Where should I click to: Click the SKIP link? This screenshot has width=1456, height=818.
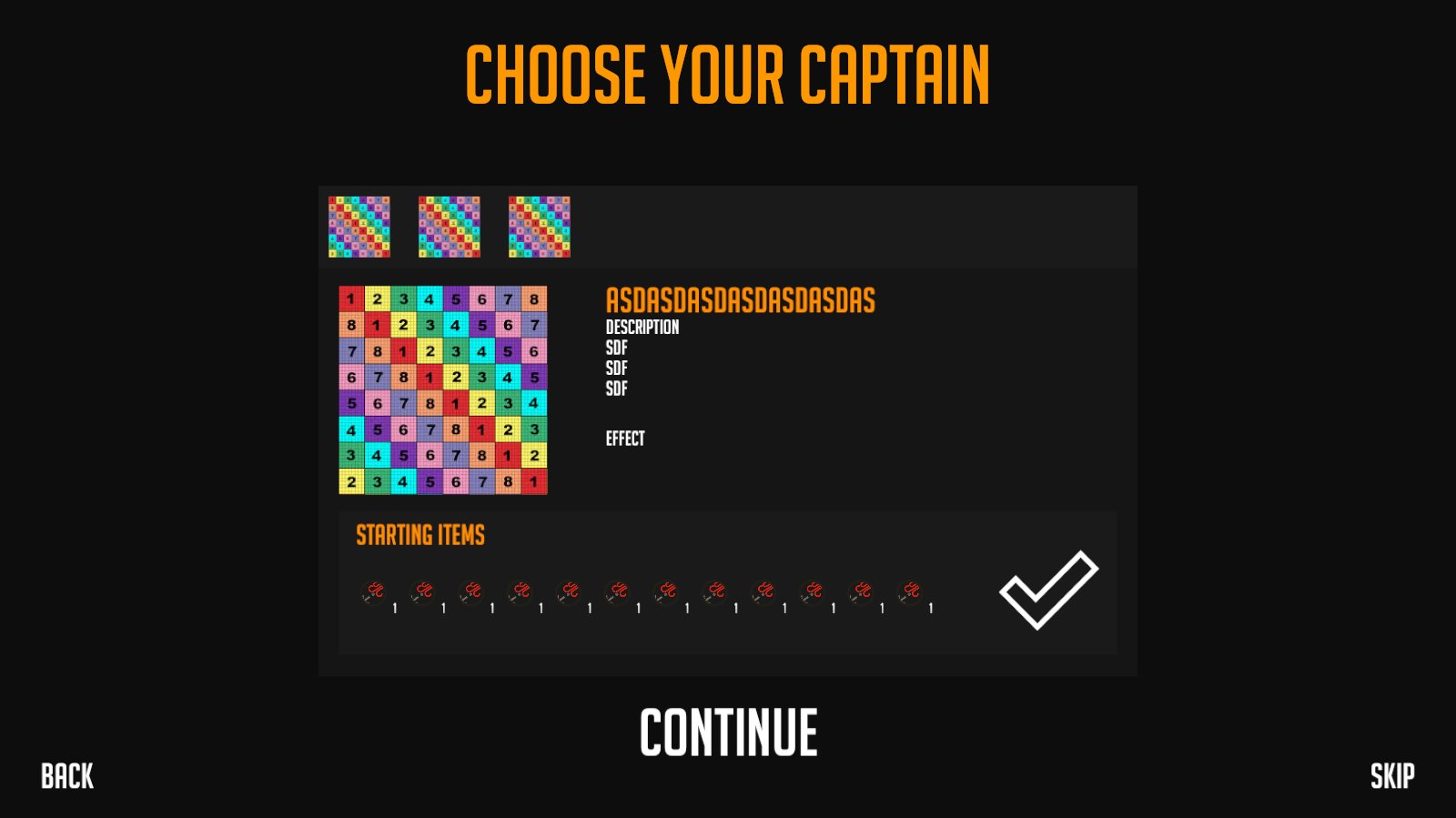click(1391, 776)
